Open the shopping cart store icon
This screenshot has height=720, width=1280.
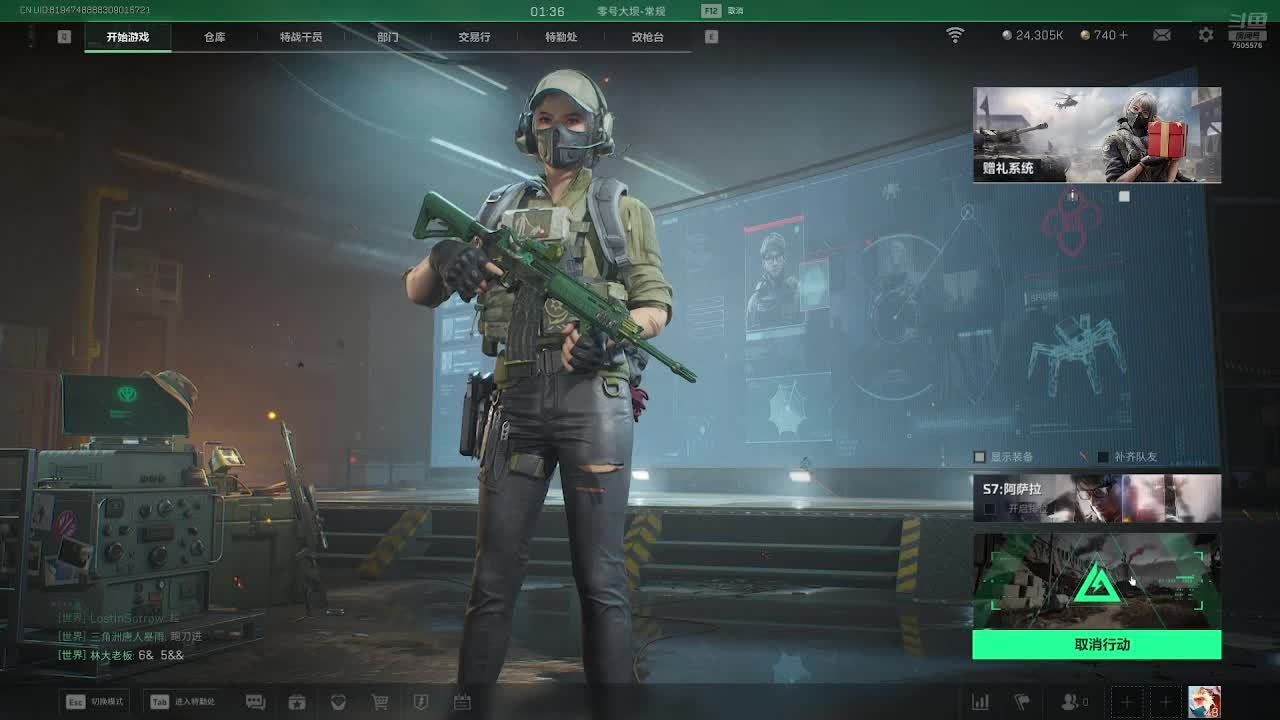380,702
